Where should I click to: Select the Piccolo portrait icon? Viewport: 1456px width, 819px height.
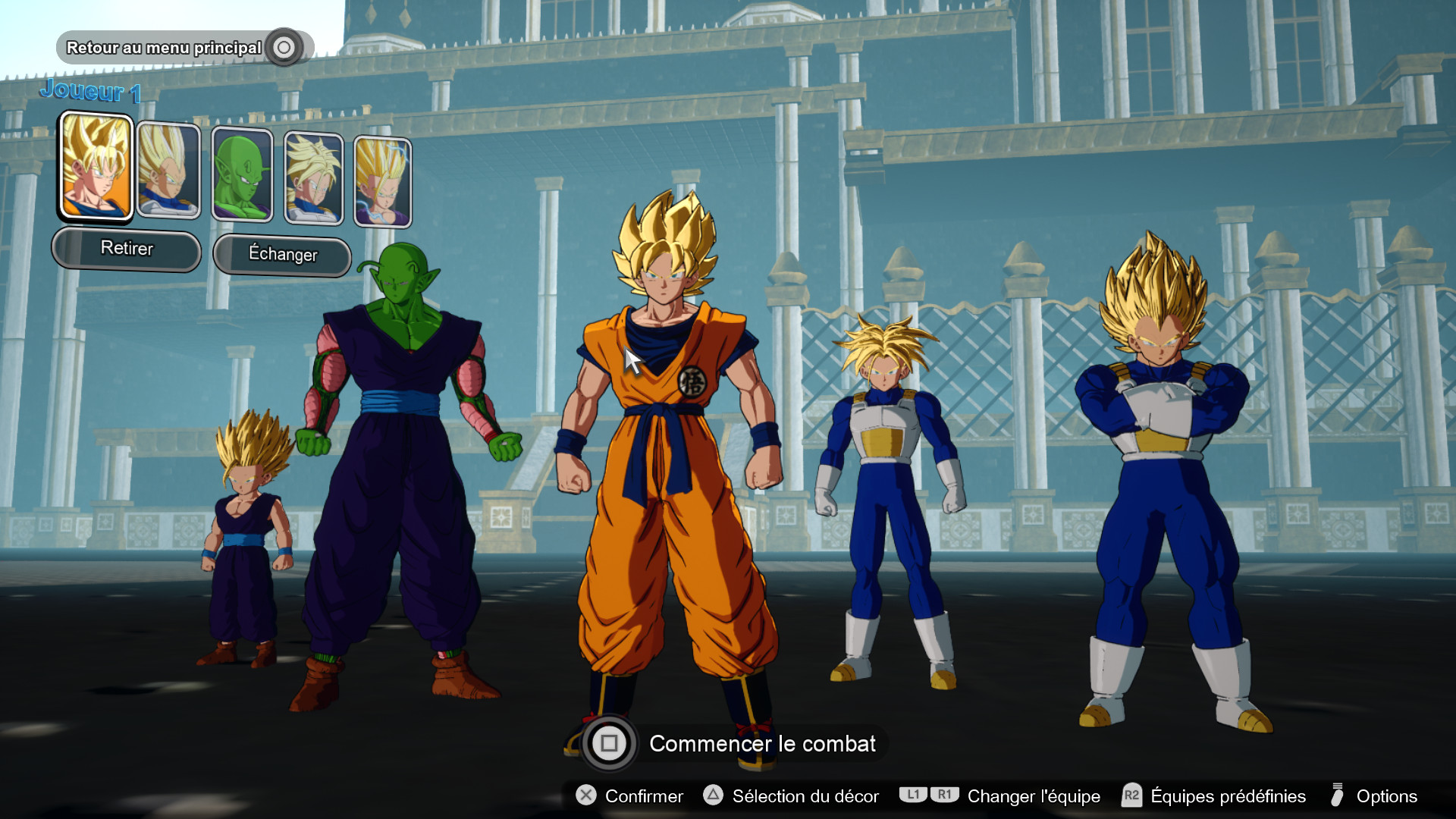click(243, 174)
